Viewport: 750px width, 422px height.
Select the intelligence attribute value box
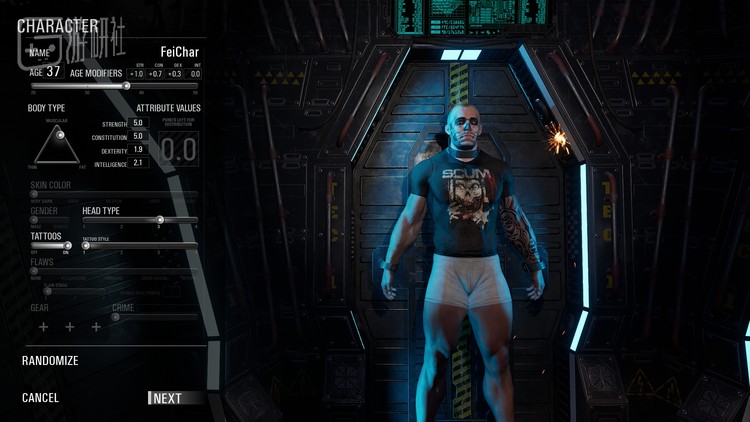pos(139,162)
